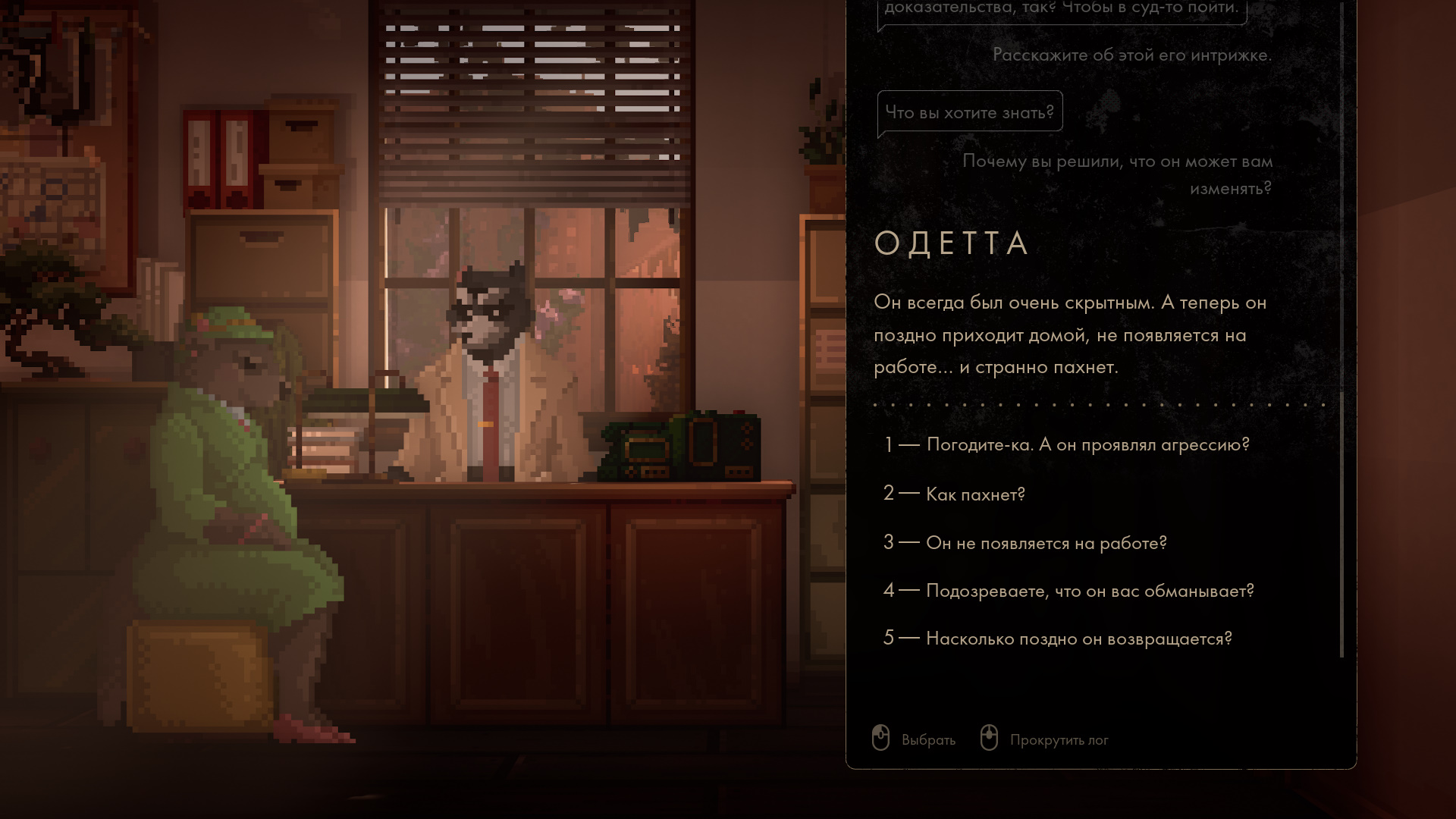Select the dialogue option "Как пахнет?"
The height and width of the screenshot is (819, 1456).
pyautogui.click(x=975, y=494)
